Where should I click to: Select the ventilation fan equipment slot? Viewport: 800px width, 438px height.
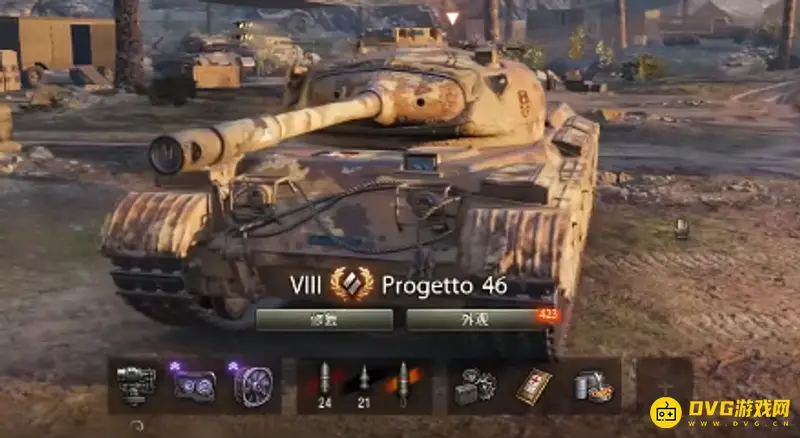pos(250,385)
